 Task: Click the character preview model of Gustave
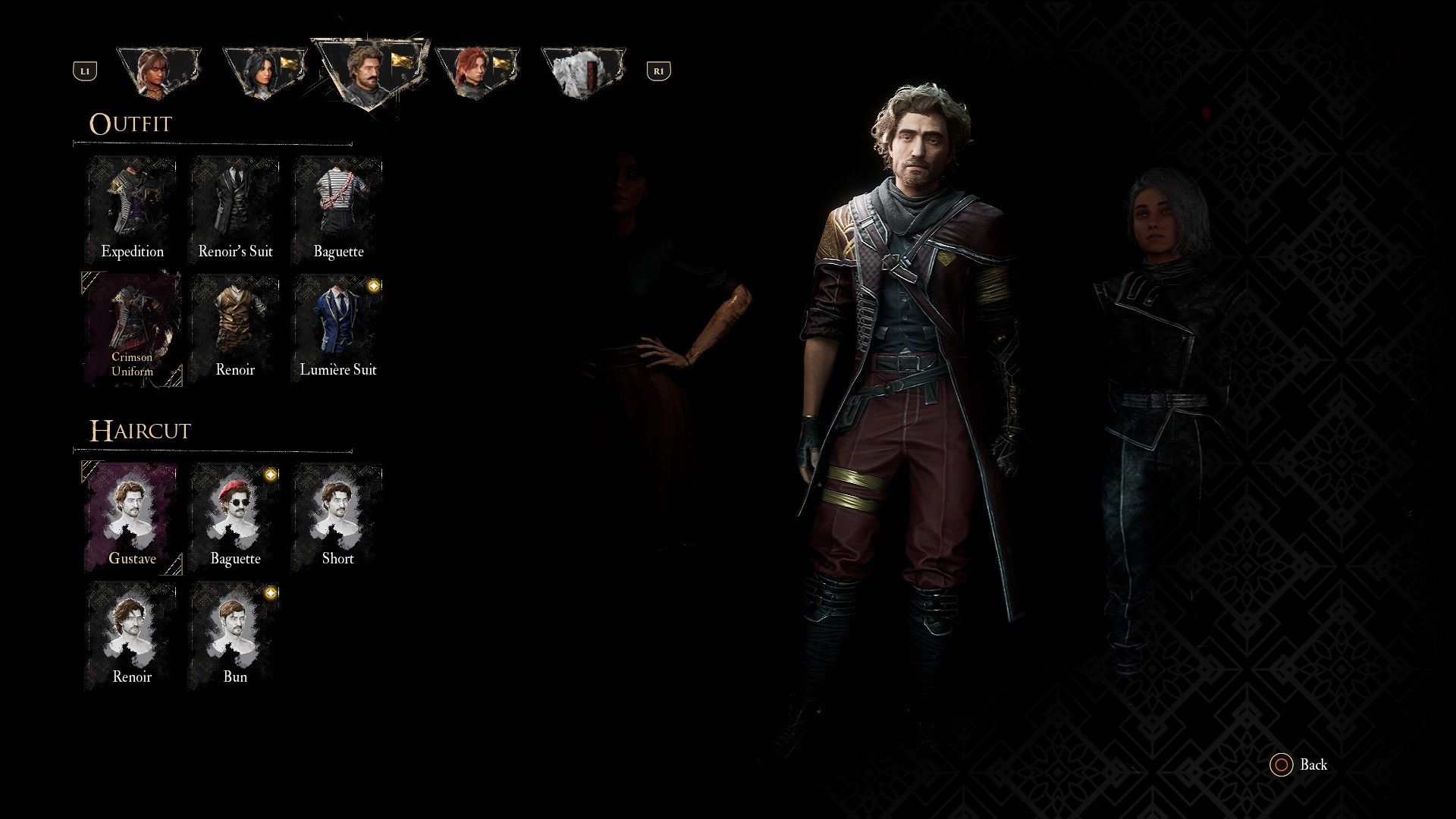point(910,379)
